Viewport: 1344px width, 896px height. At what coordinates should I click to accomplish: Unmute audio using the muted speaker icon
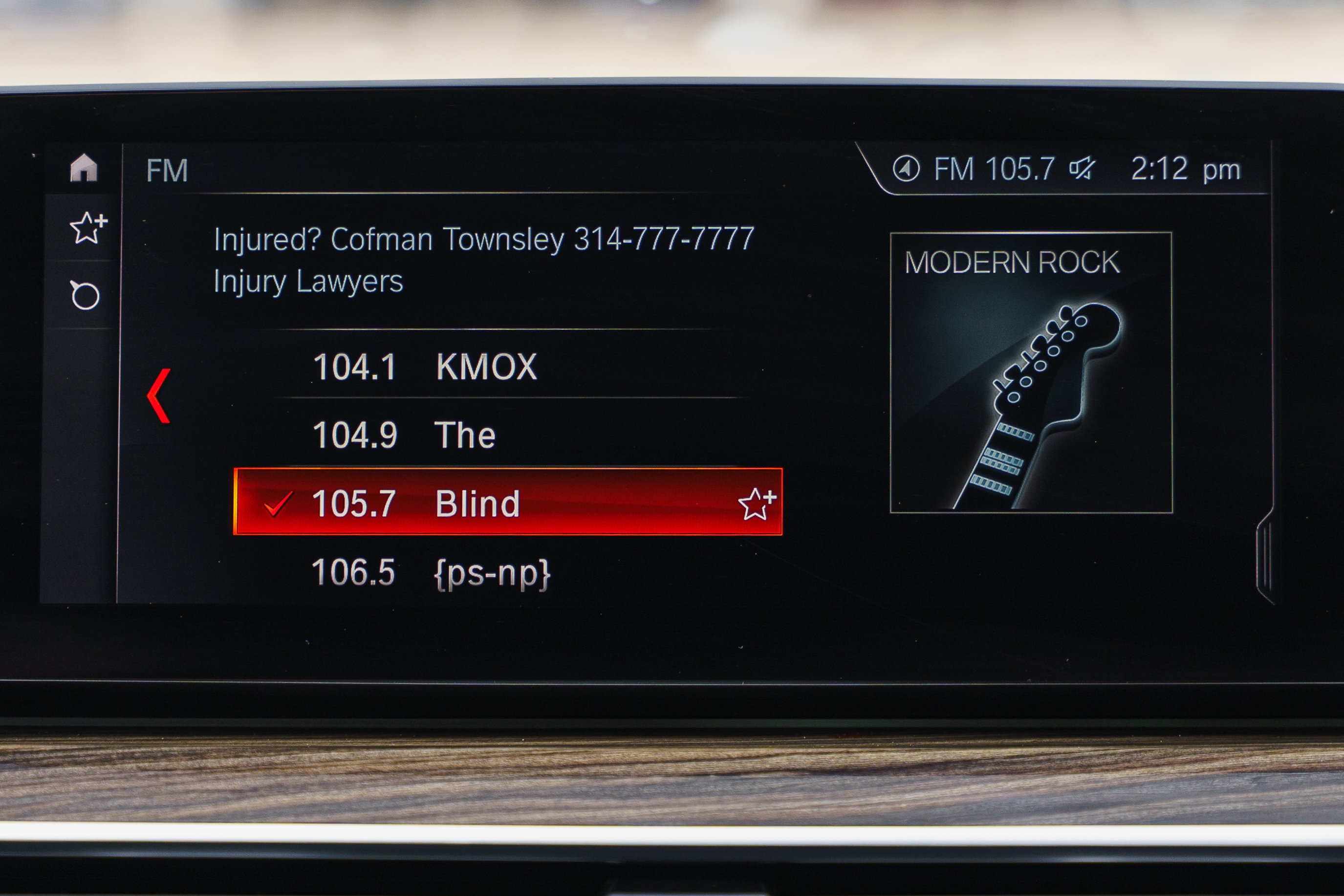pos(1084,168)
